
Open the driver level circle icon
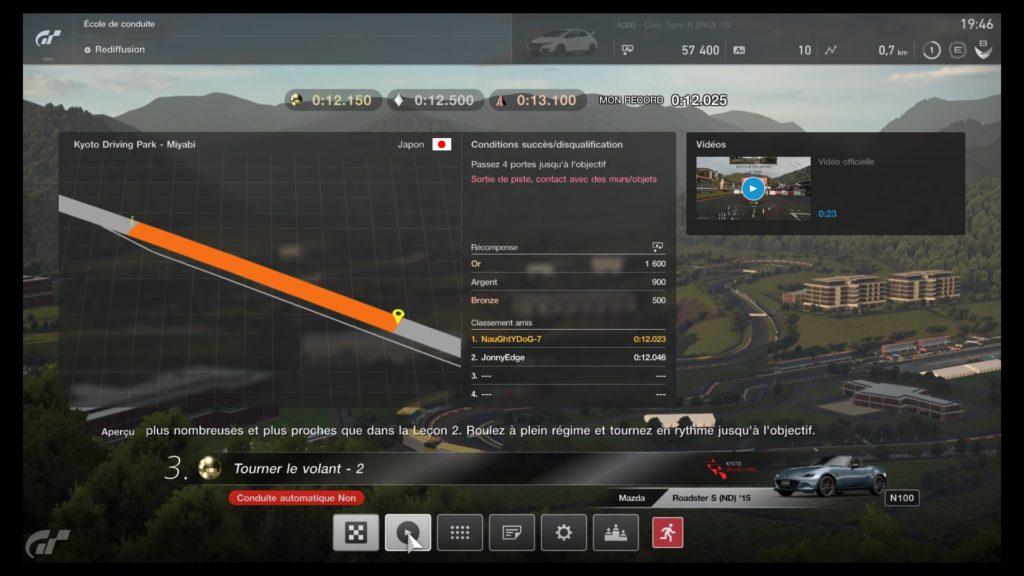pos(931,50)
